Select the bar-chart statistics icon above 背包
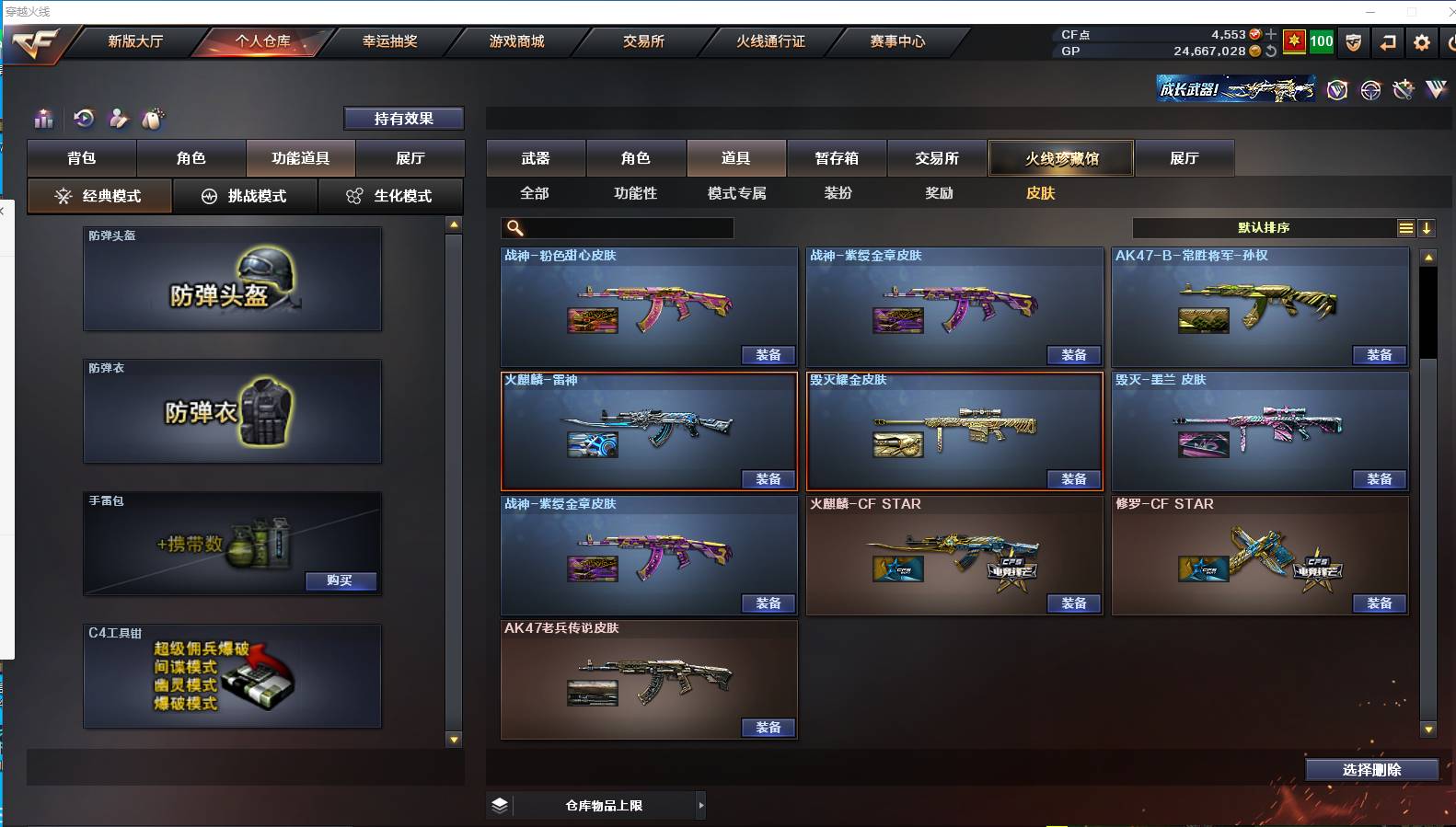1456x827 pixels. 43,119
